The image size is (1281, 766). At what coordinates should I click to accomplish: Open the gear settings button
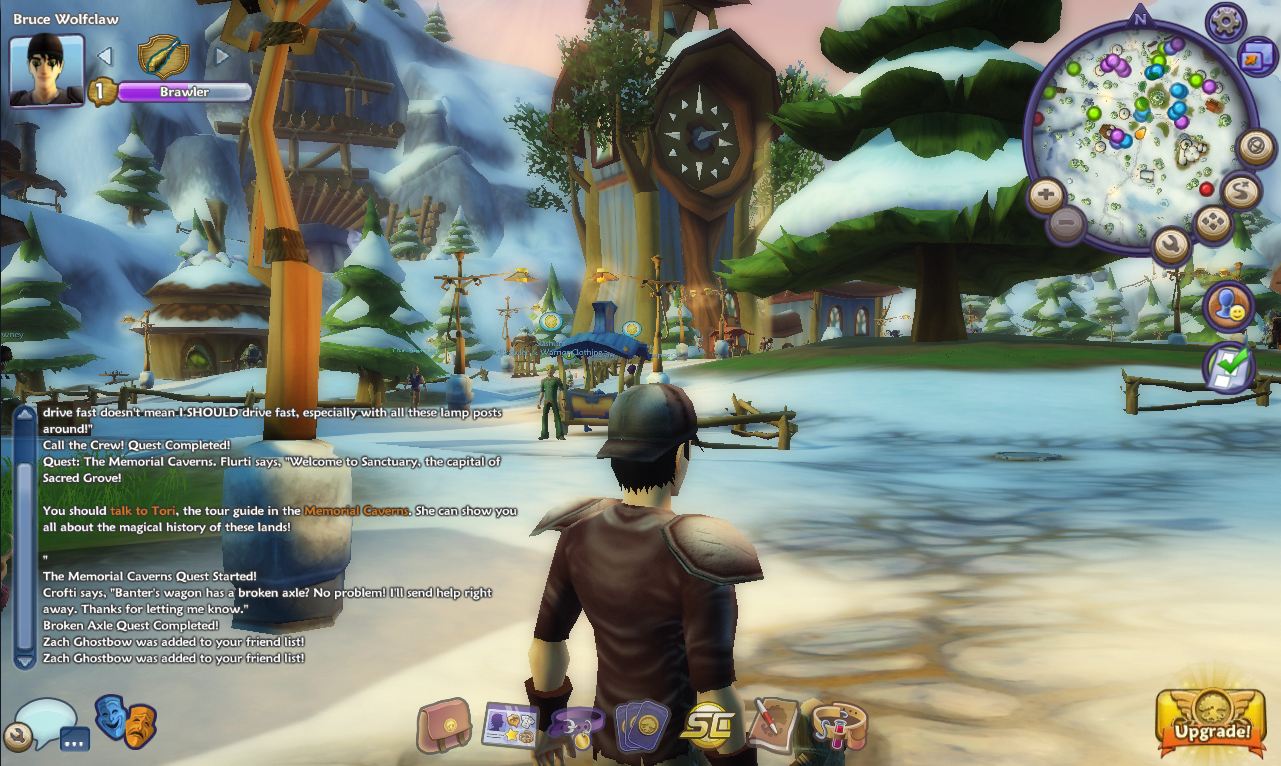[x=1226, y=22]
